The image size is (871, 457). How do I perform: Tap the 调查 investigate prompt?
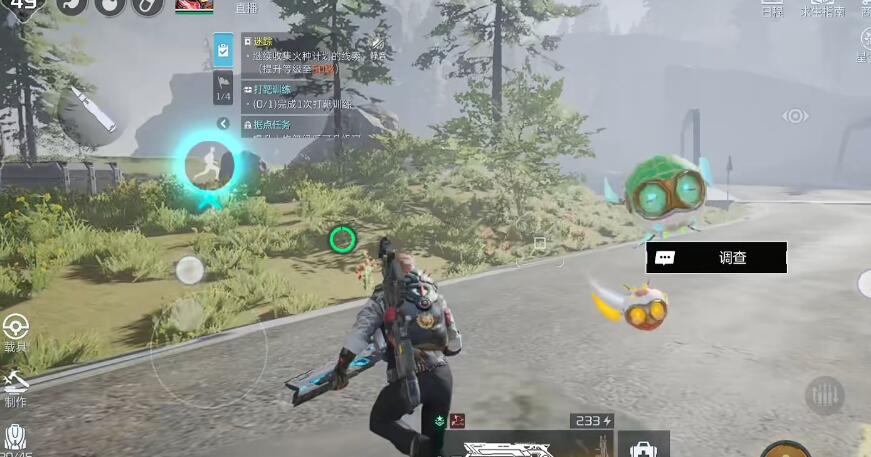pos(716,257)
